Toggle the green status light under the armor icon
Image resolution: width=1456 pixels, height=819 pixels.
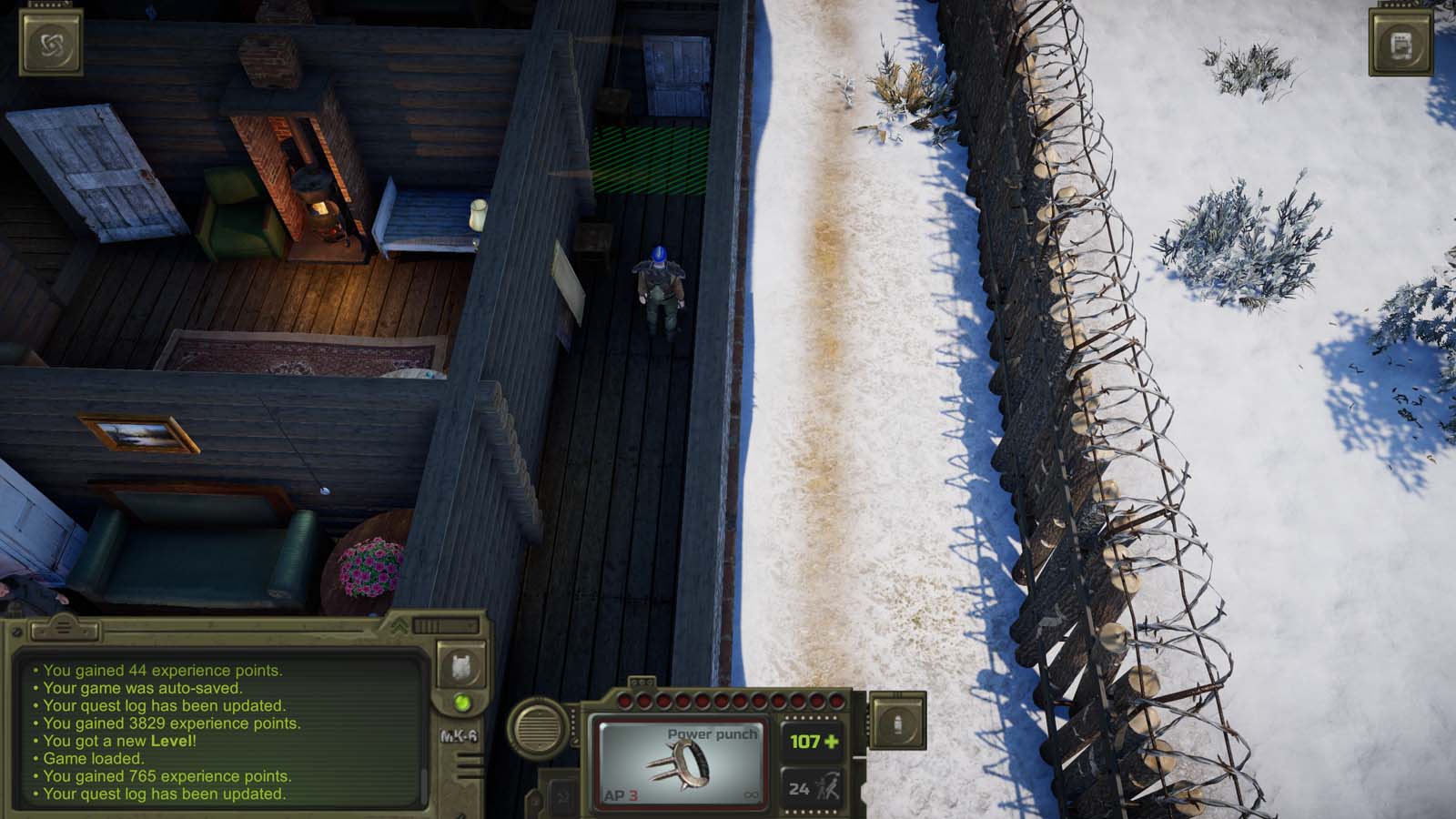click(x=462, y=703)
